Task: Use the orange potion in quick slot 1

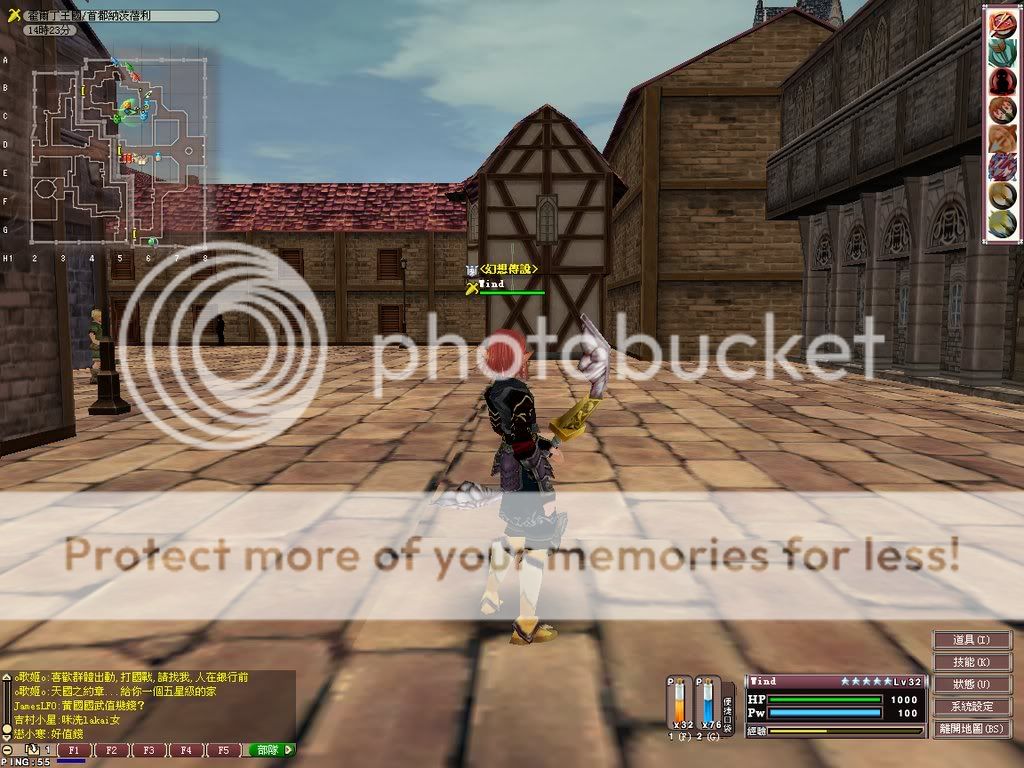Action: [682, 706]
